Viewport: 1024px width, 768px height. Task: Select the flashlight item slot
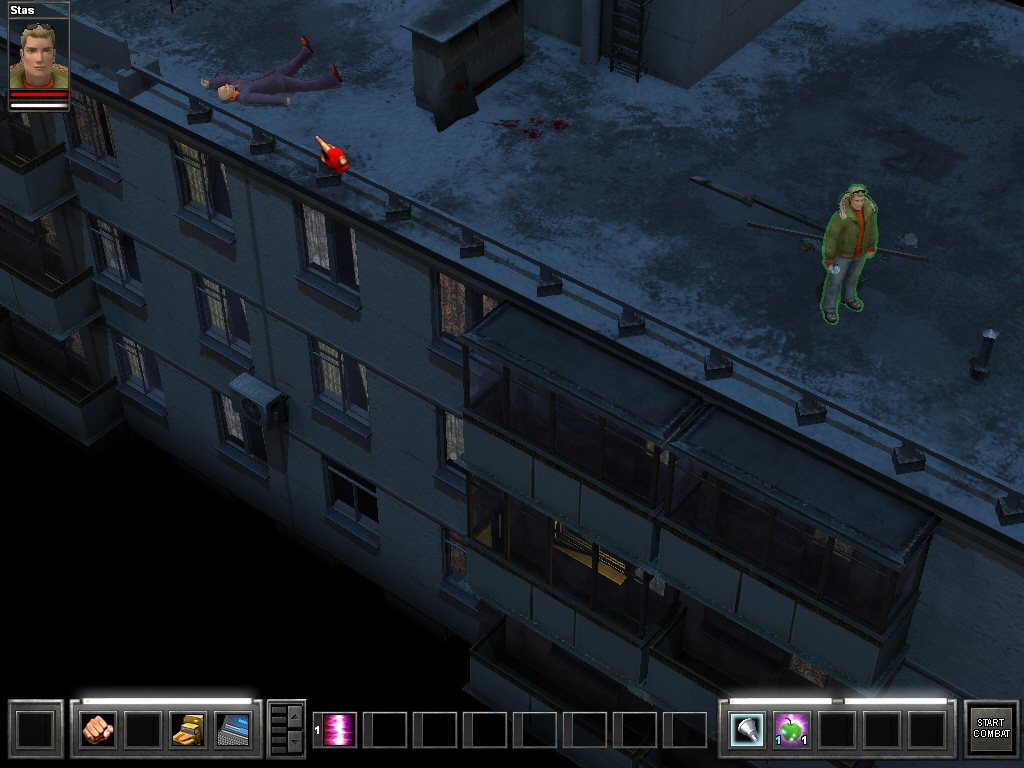click(747, 729)
